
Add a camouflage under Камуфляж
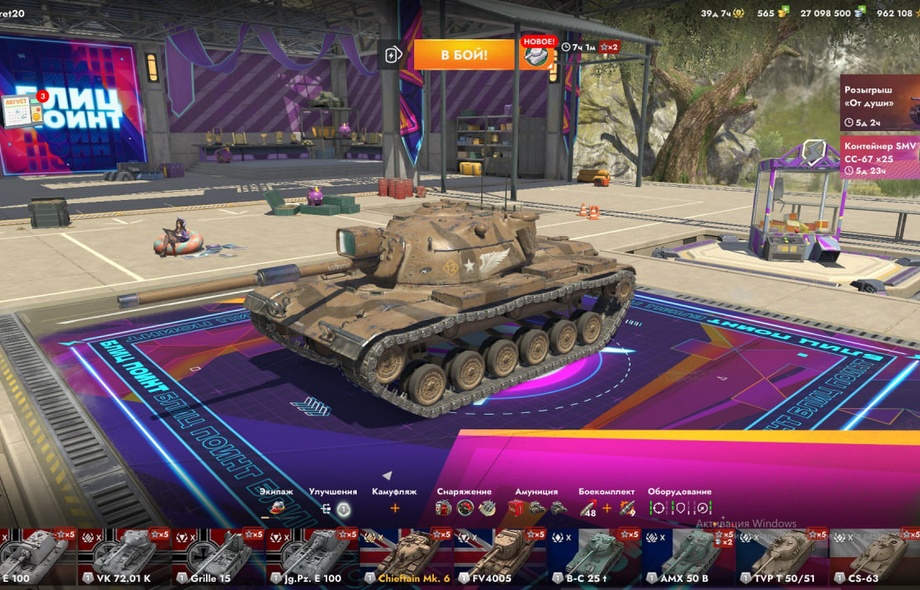[394, 508]
